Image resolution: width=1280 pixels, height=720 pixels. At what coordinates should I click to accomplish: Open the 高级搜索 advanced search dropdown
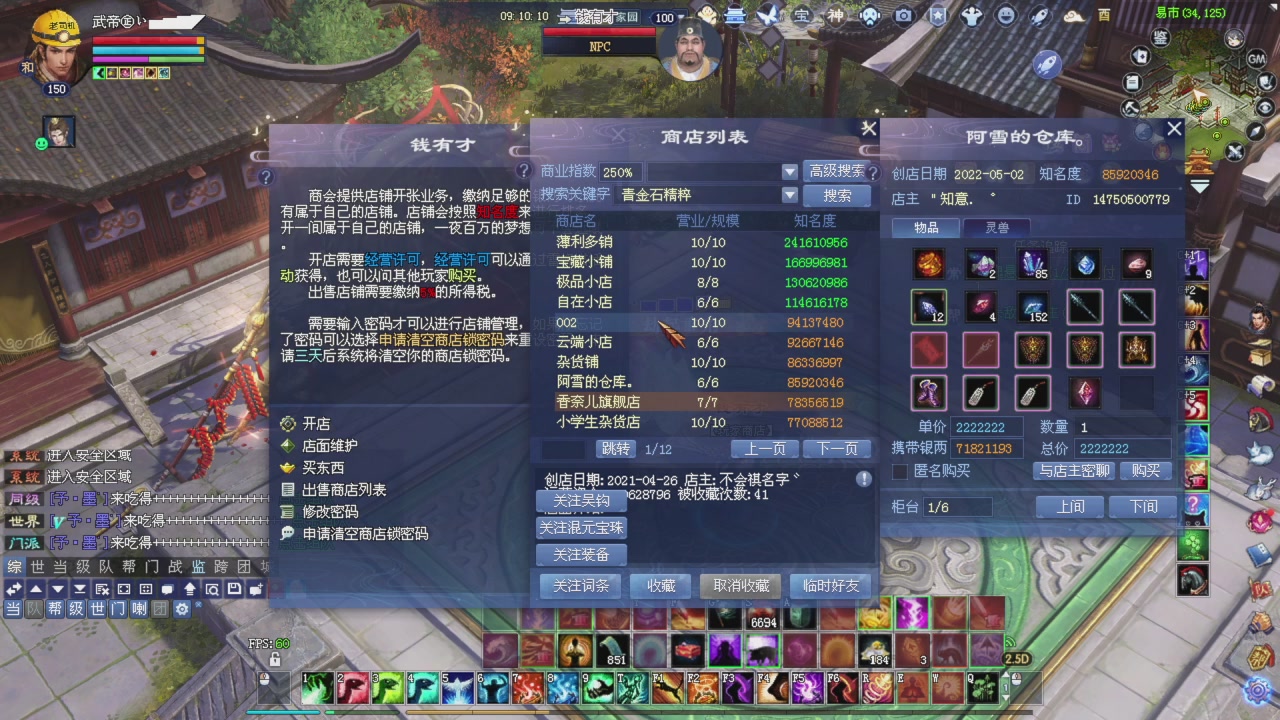click(836, 170)
